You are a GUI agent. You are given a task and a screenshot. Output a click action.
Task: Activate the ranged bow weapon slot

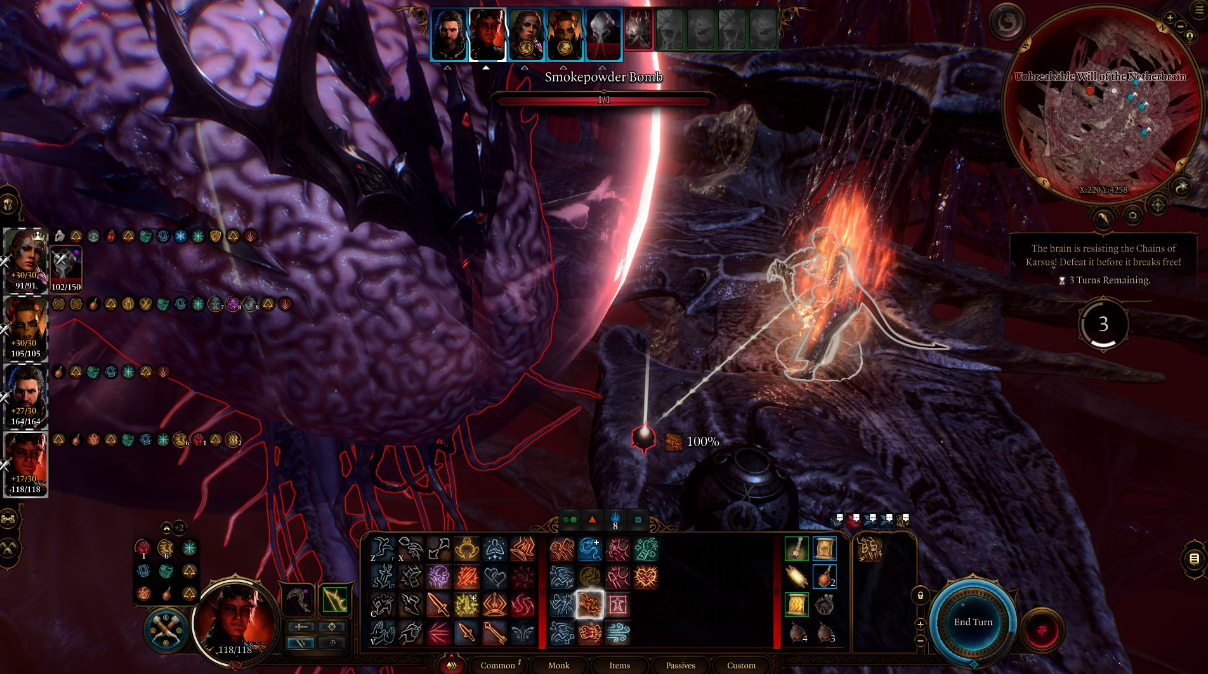click(x=334, y=600)
